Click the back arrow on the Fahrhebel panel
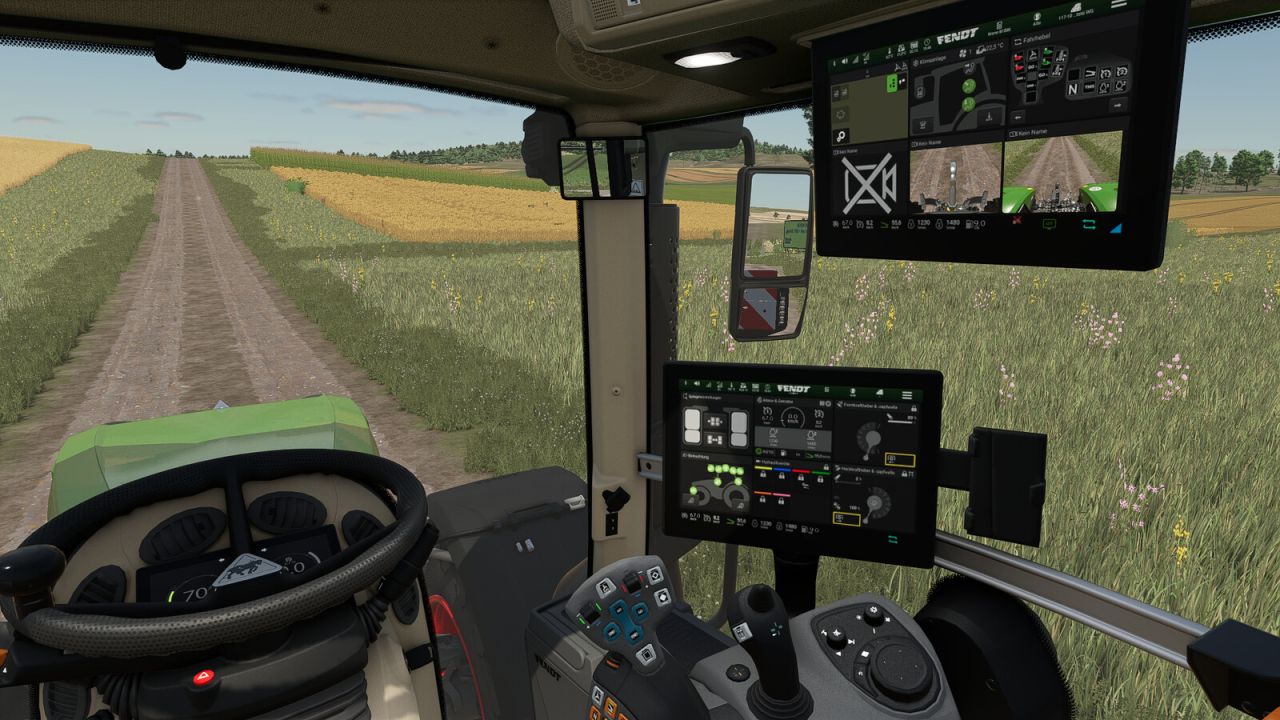Screen dimensions: 1280x720 click(1018, 115)
